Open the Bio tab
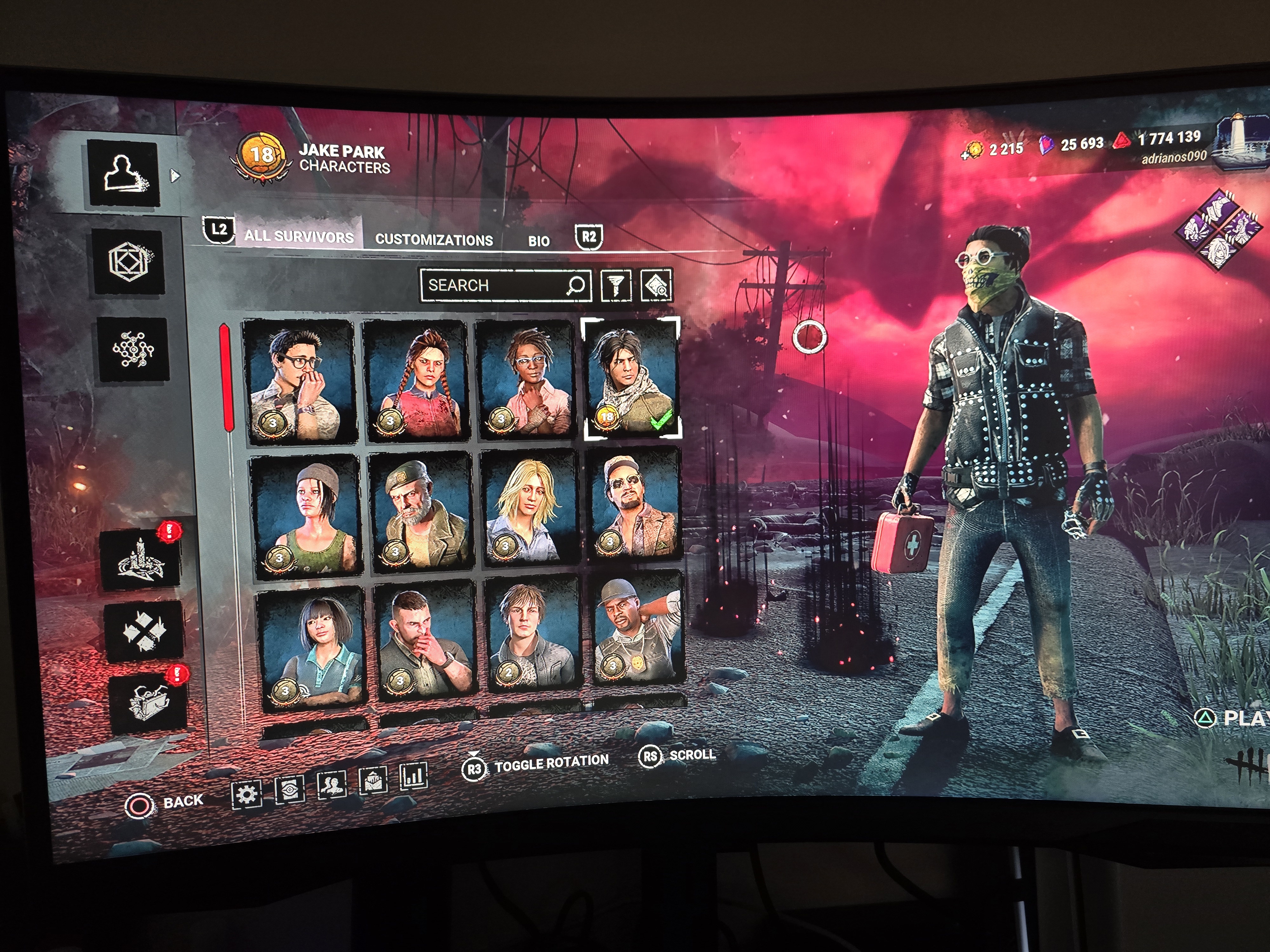Image resolution: width=1270 pixels, height=952 pixels. click(x=538, y=241)
